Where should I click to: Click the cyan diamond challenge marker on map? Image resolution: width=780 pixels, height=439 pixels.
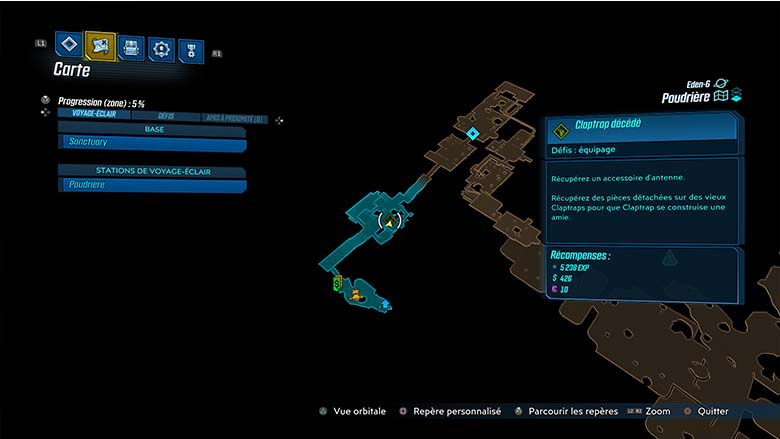(x=472, y=133)
